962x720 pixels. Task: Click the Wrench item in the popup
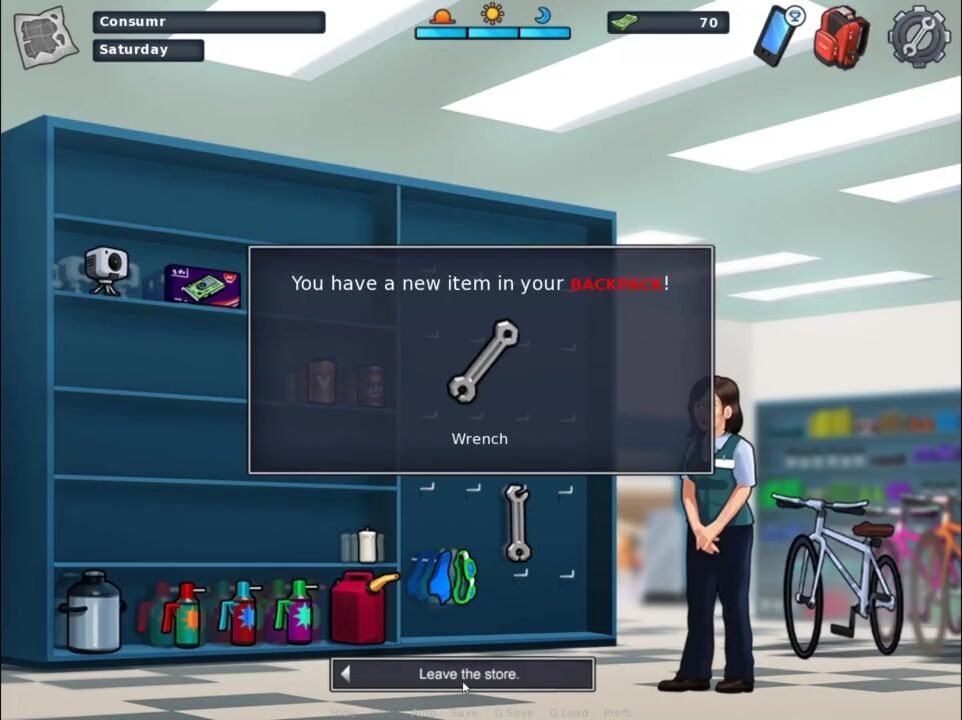[x=482, y=361]
